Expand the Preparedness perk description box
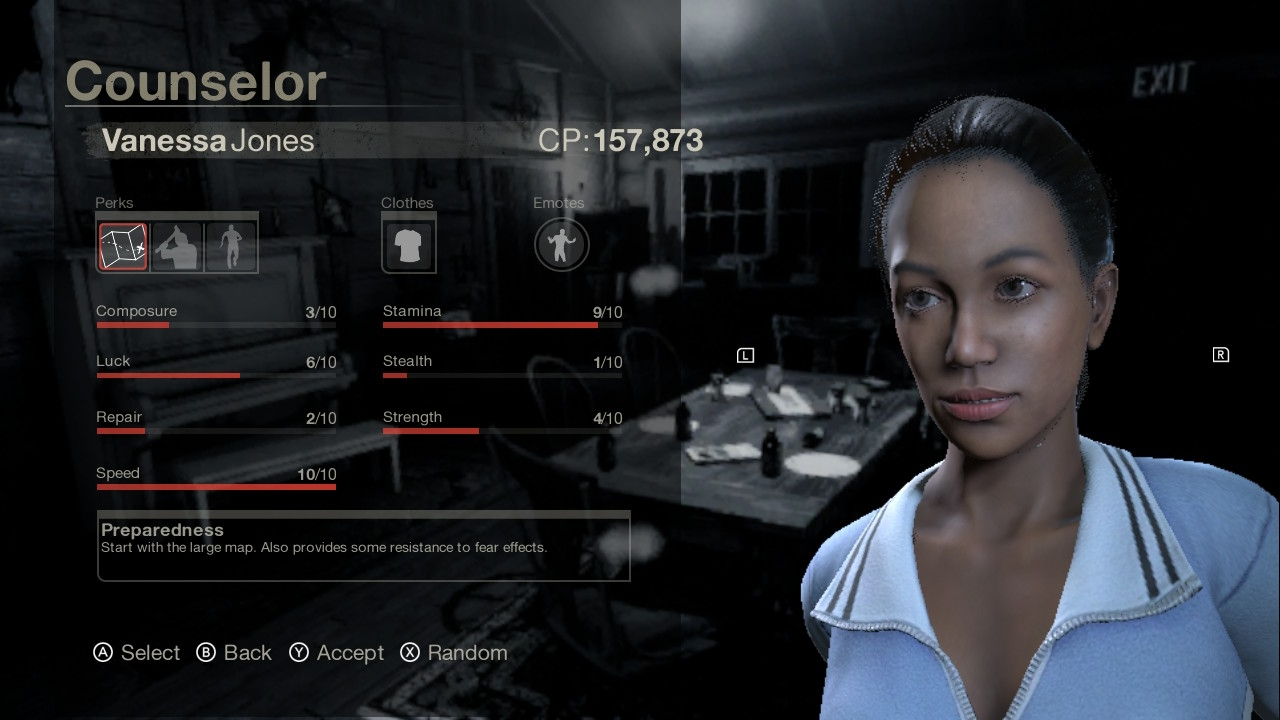Viewport: 1280px width, 720px height. pyautogui.click(x=364, y=547)
